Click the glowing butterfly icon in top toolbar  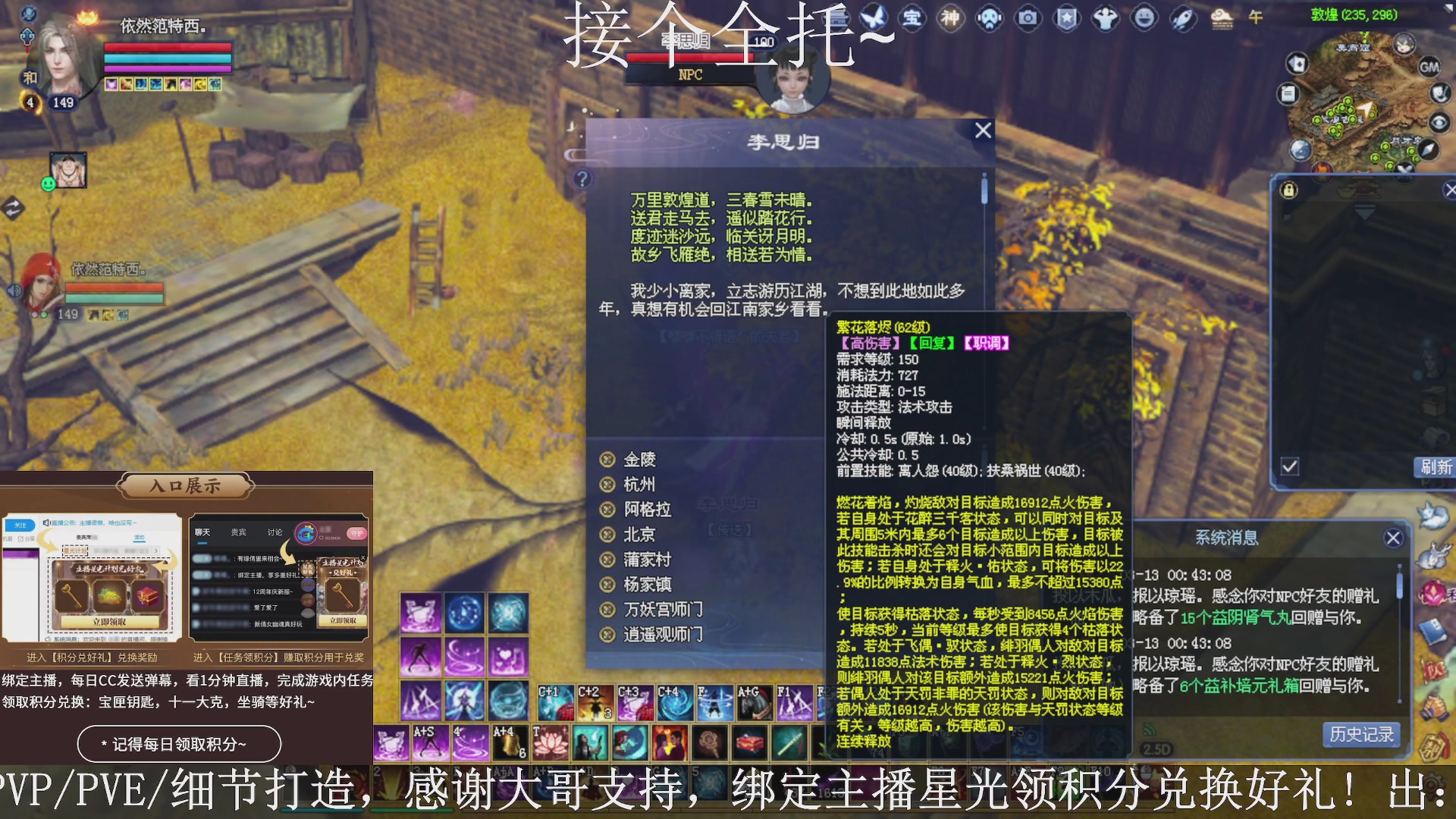pos(873,19)
